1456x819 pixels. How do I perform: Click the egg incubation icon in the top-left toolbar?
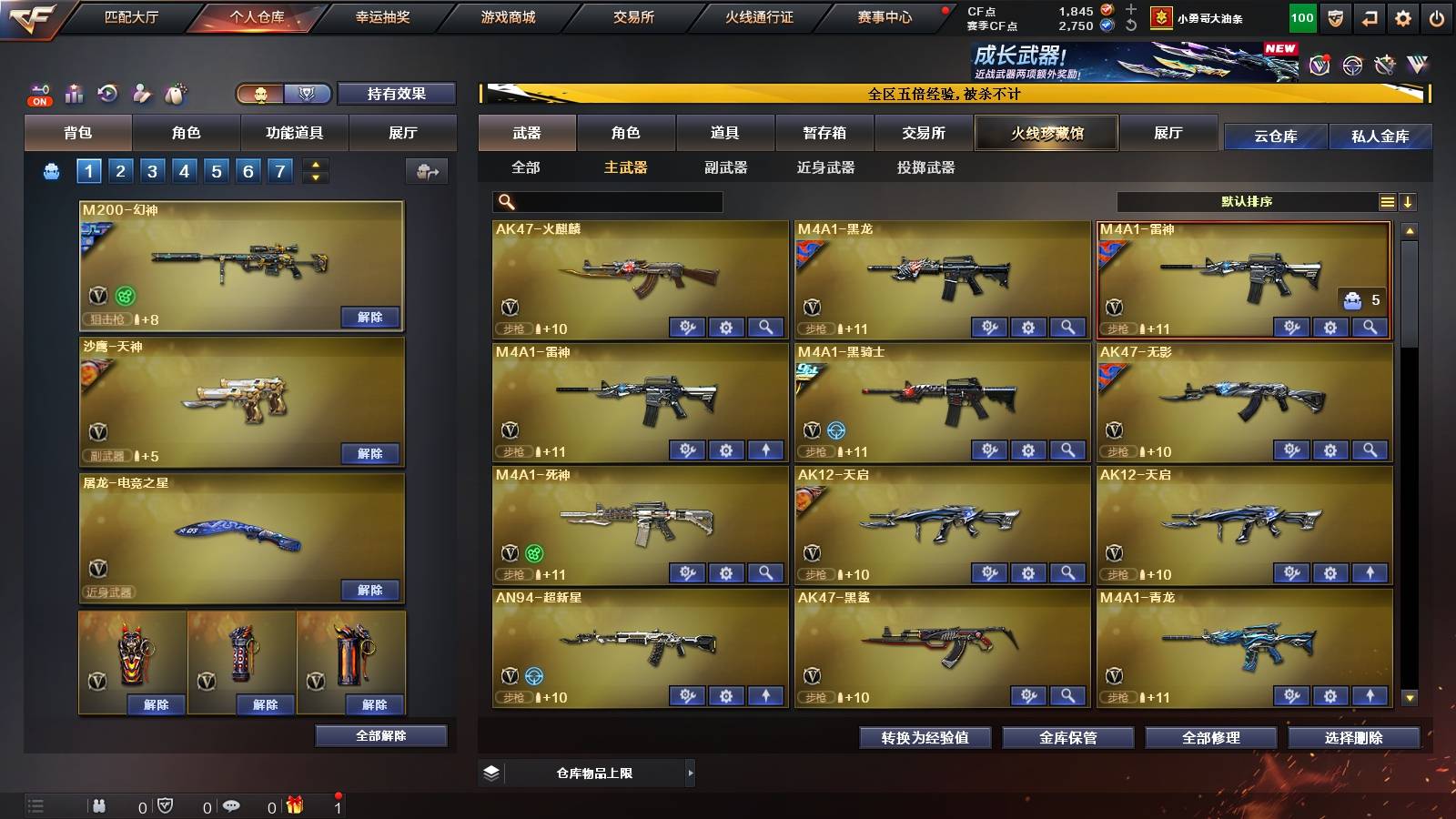(x=176, y=93)
